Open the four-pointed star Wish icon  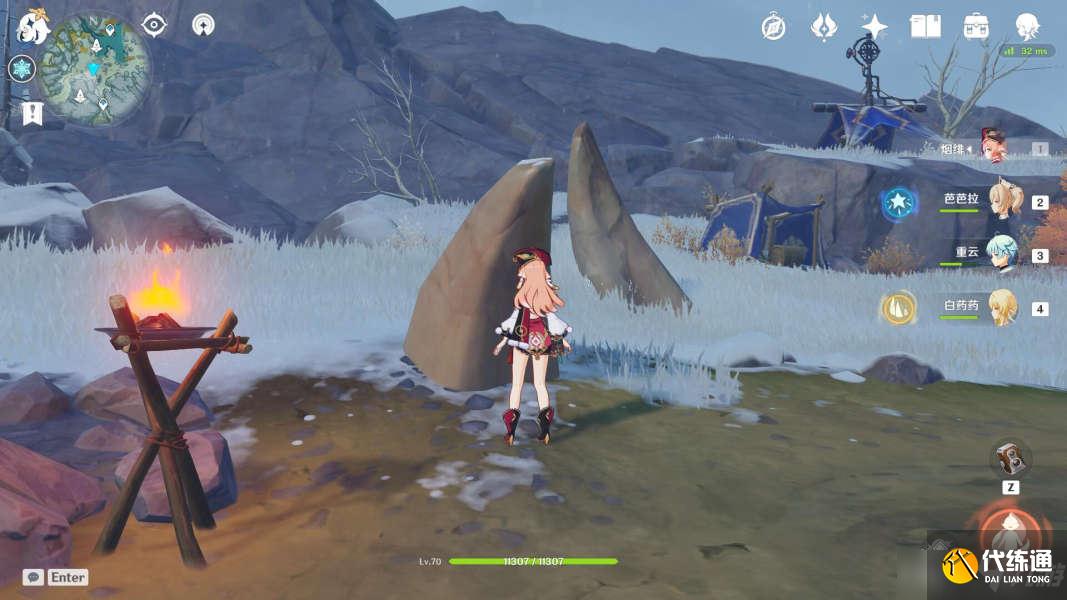coord(875,27)
